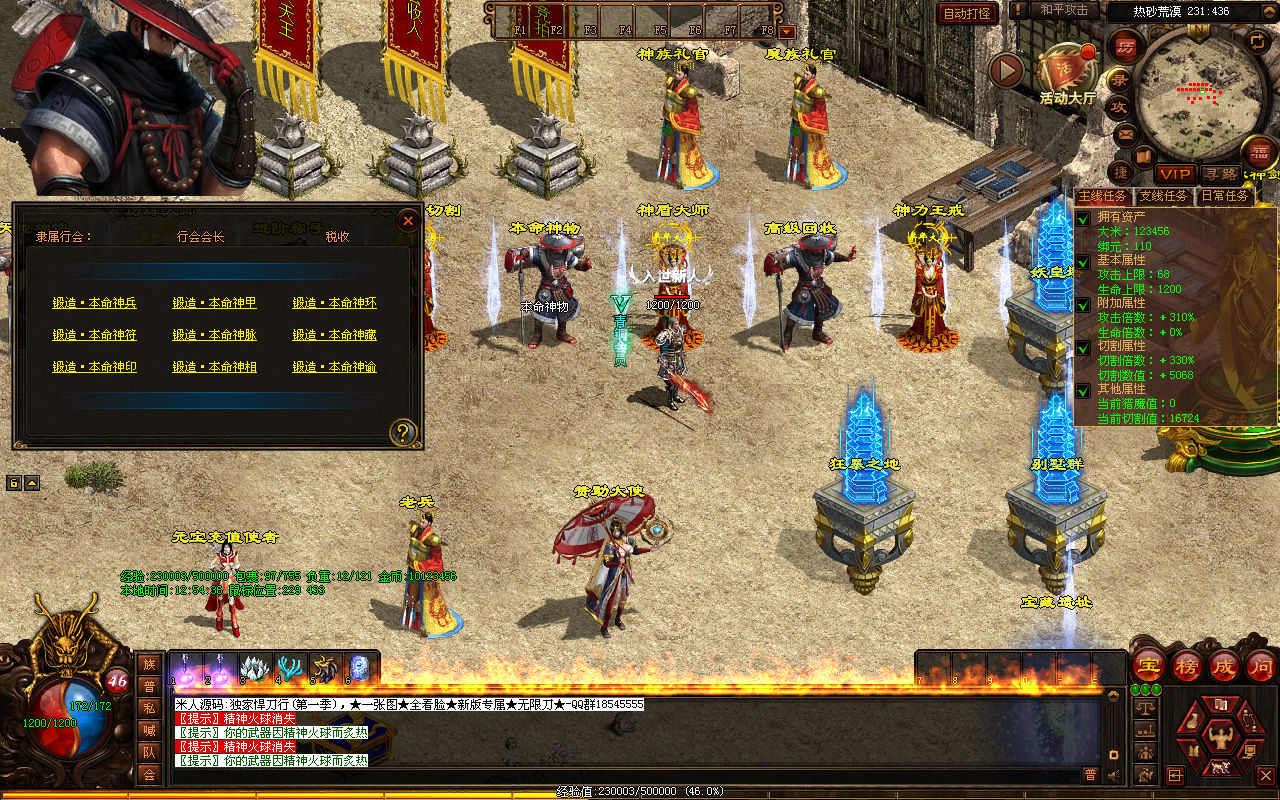This screenshot has width=1280, height=800.
Task: Click the circular minimap
Action: 1191,95
